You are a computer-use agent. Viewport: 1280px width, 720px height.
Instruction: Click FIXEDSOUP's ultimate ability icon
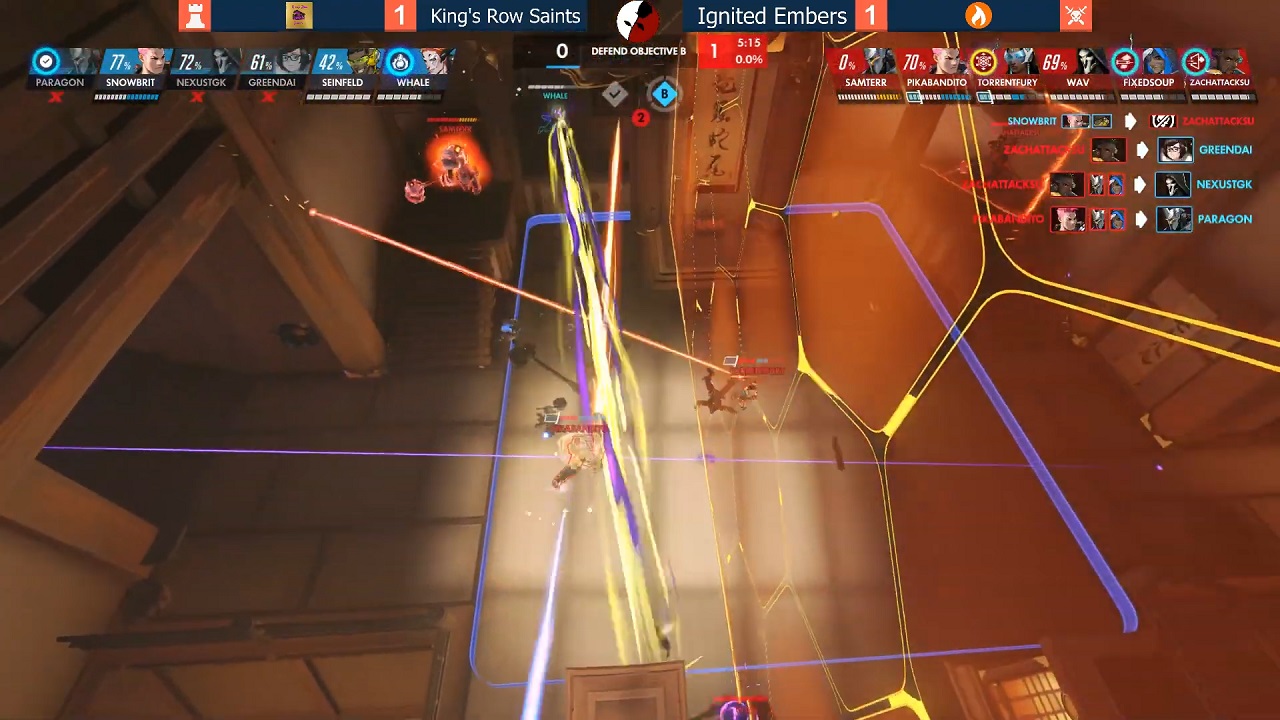(1124, 62)
